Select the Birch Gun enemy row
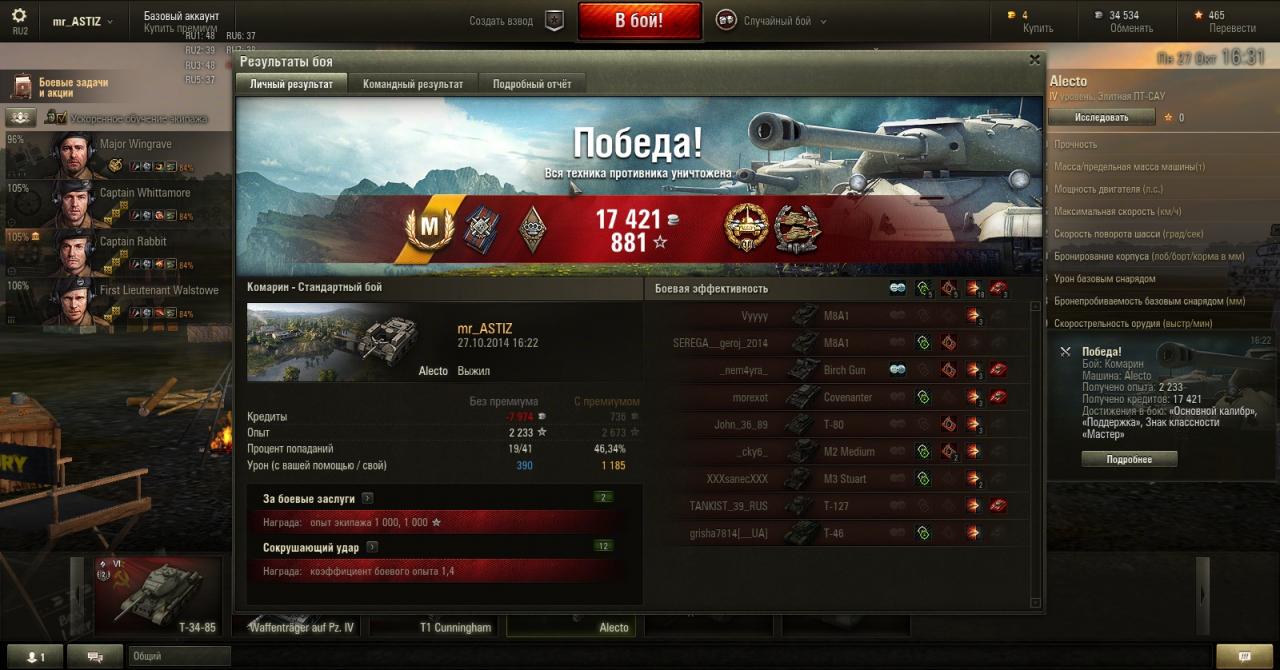Image resolution: width=1280 pixels, height=670 pixels. click(x=844, y=370)
